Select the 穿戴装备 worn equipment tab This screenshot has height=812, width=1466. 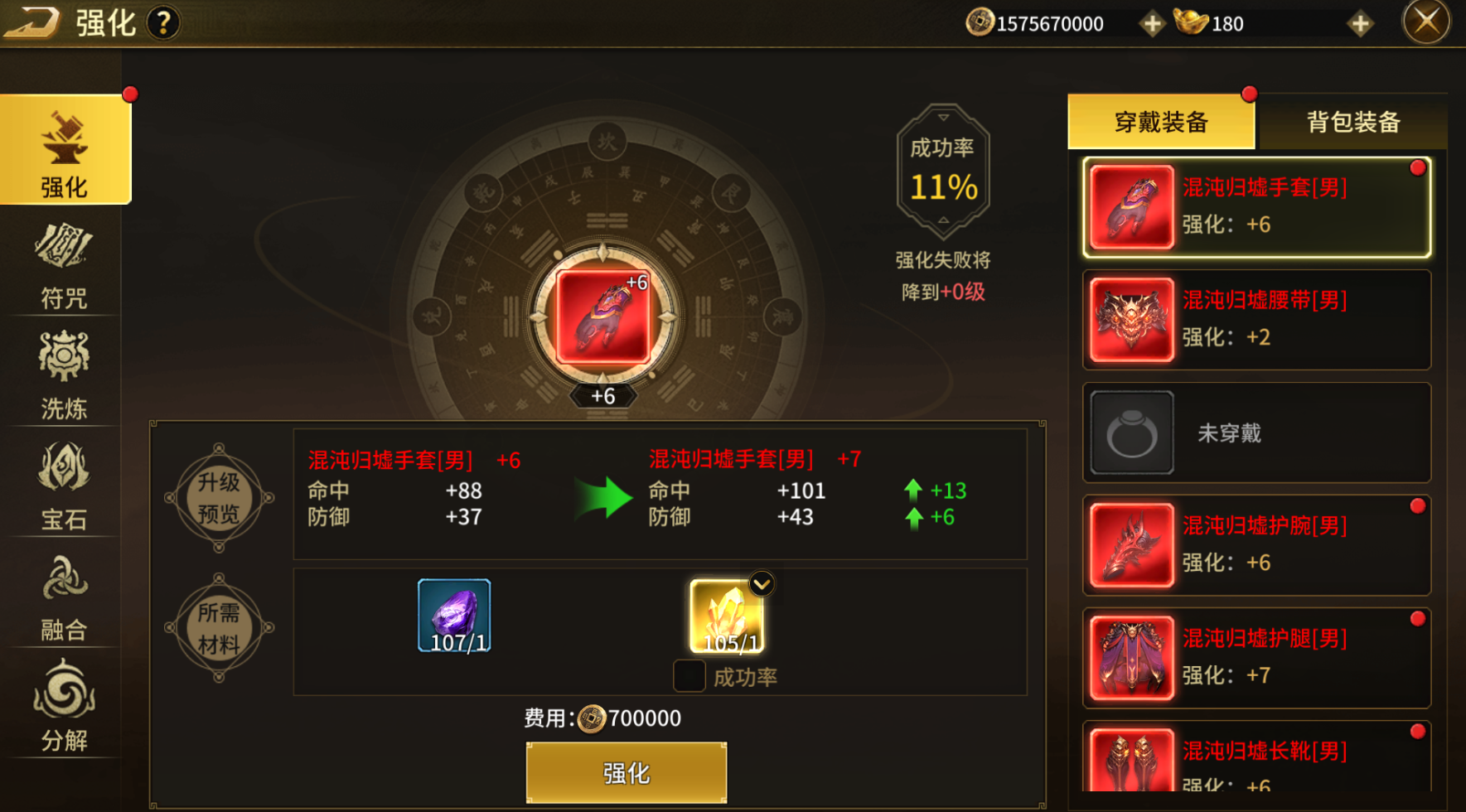1161,123
